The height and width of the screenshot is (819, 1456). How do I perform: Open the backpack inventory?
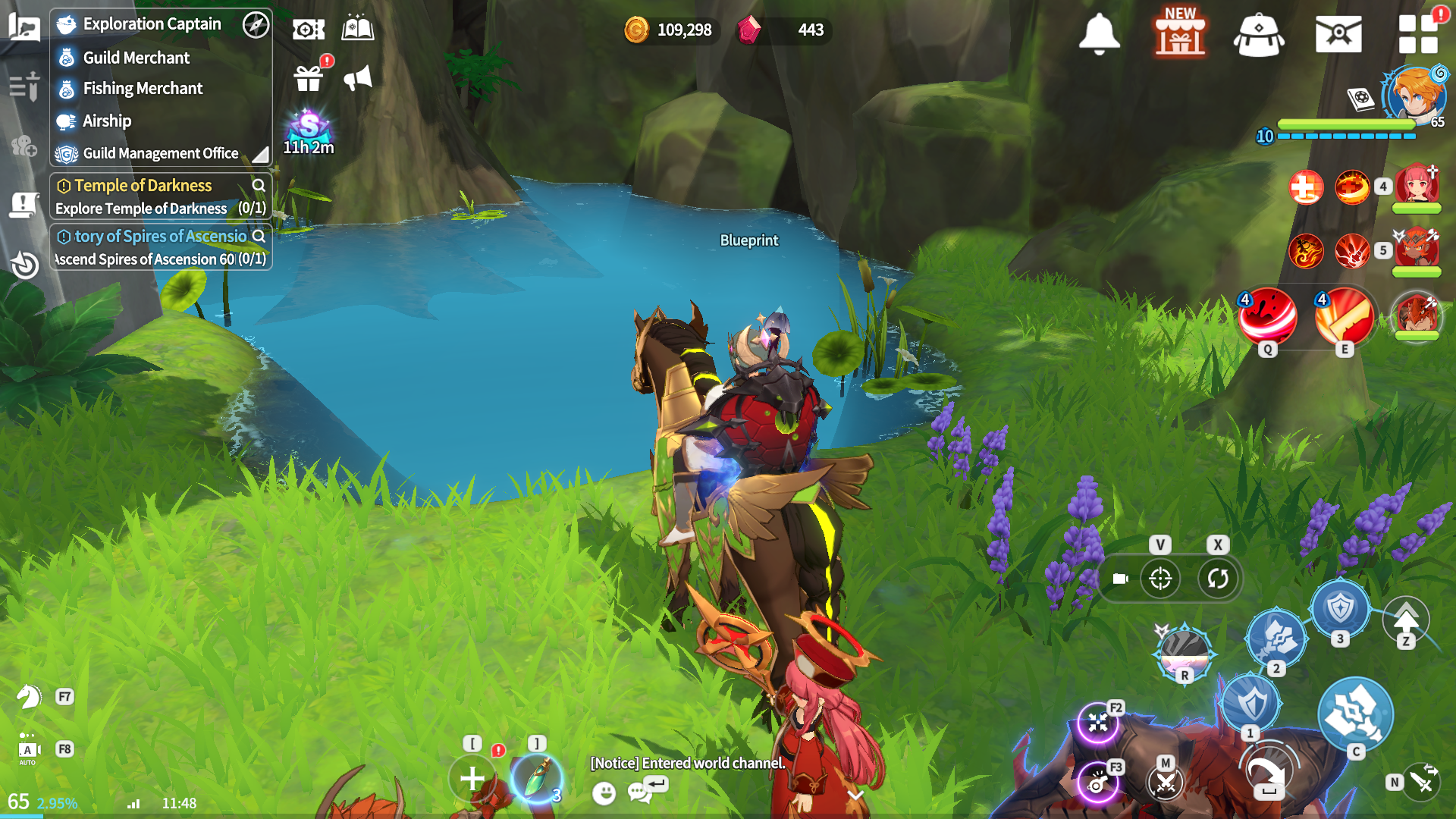(x=1259, y=35)
